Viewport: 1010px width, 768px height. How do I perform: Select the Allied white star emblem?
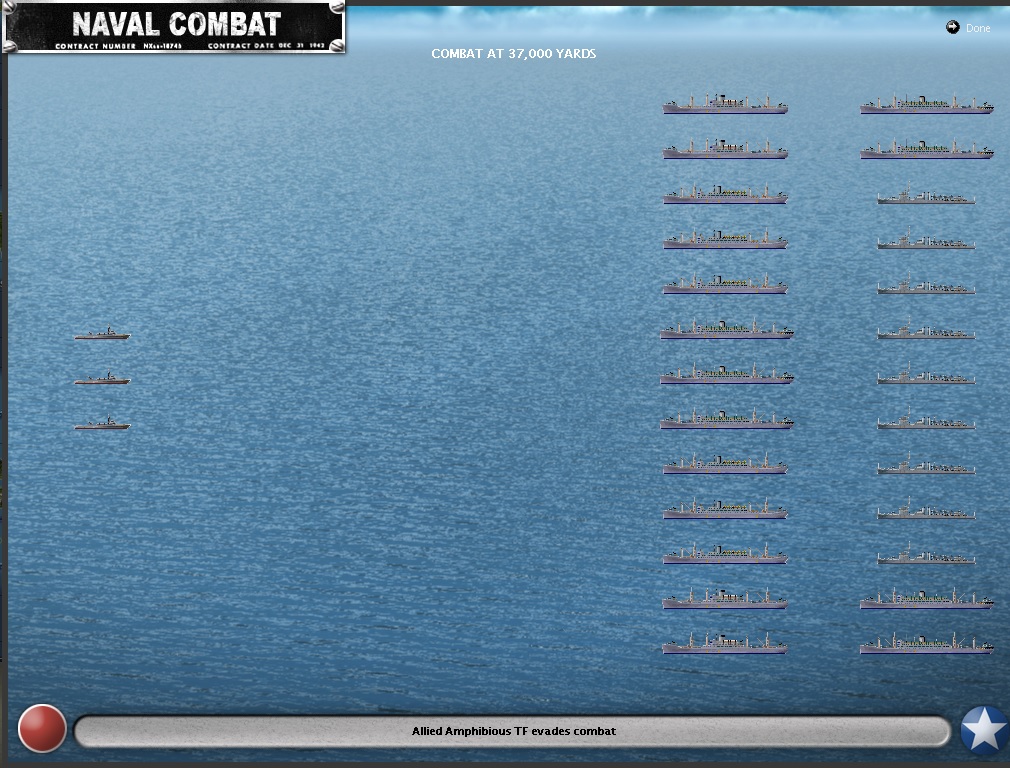pyautogui.click(x=984, y=730)
